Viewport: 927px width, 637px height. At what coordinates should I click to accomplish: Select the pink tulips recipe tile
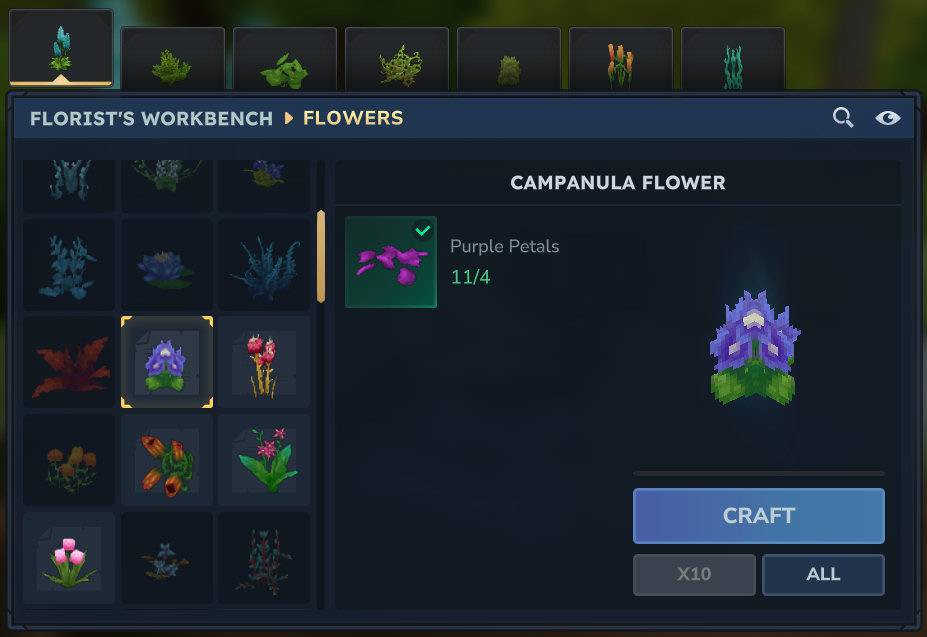69,558
